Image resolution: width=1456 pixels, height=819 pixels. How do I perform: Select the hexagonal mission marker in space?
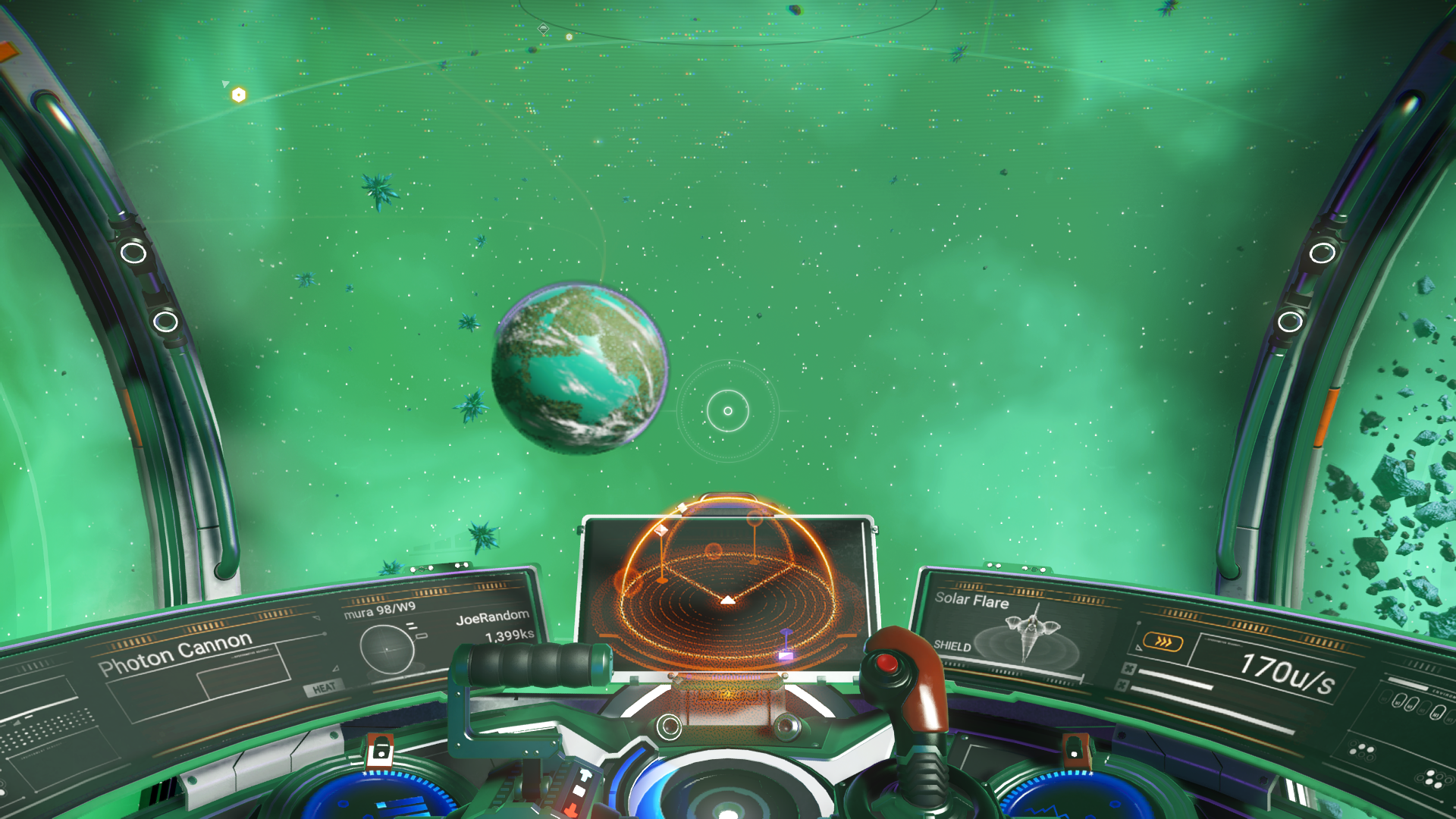(237, 94)
